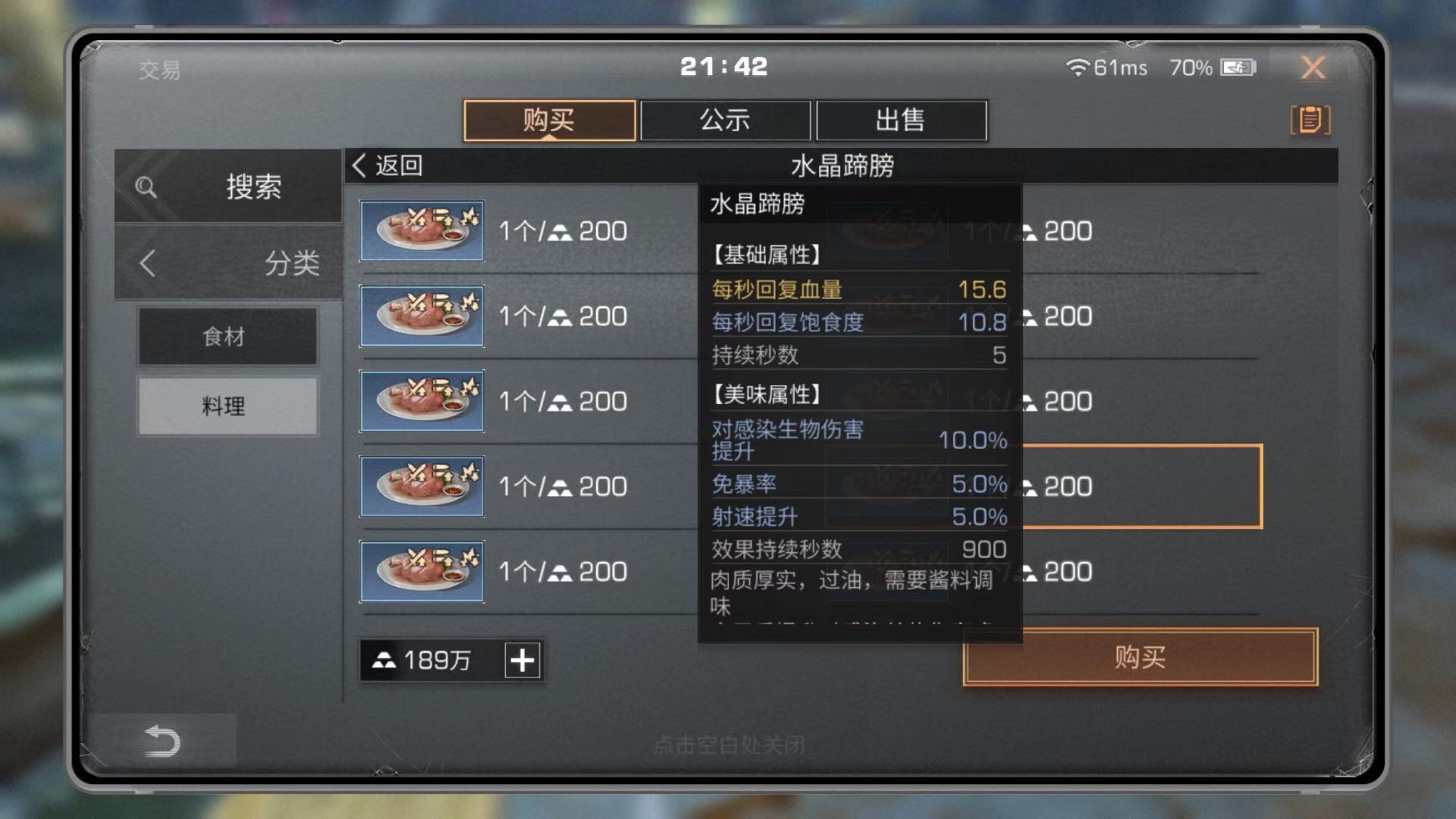Switch to the 出售 tab
Viewport: 1456px width, 819px height.
pyautogui.click(x=901, y=121)
